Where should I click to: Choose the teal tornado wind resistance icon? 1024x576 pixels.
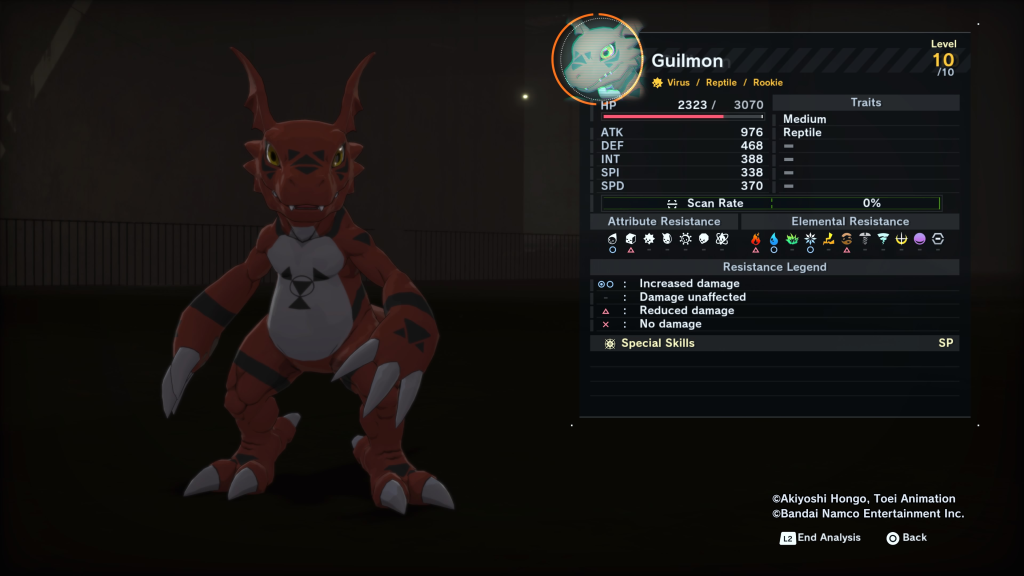[883, 240]
